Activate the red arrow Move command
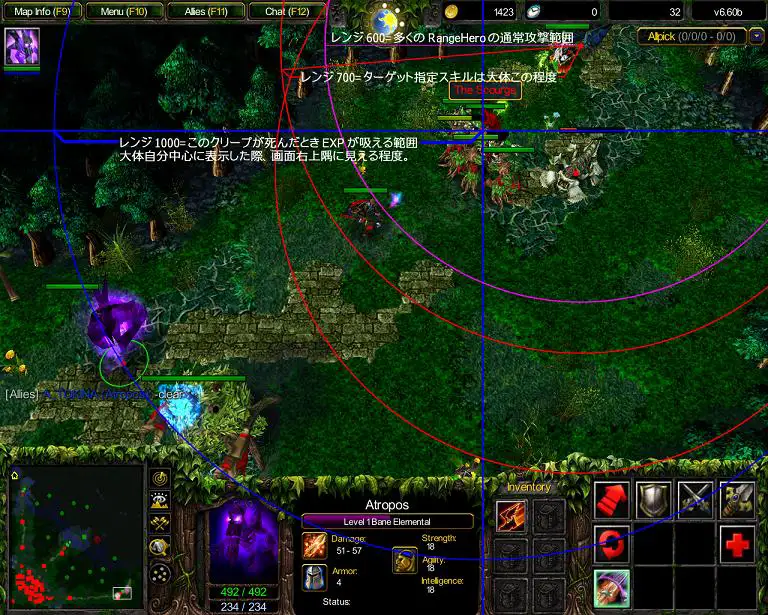The height and width of the screenshot is (615, 768). 611,499
